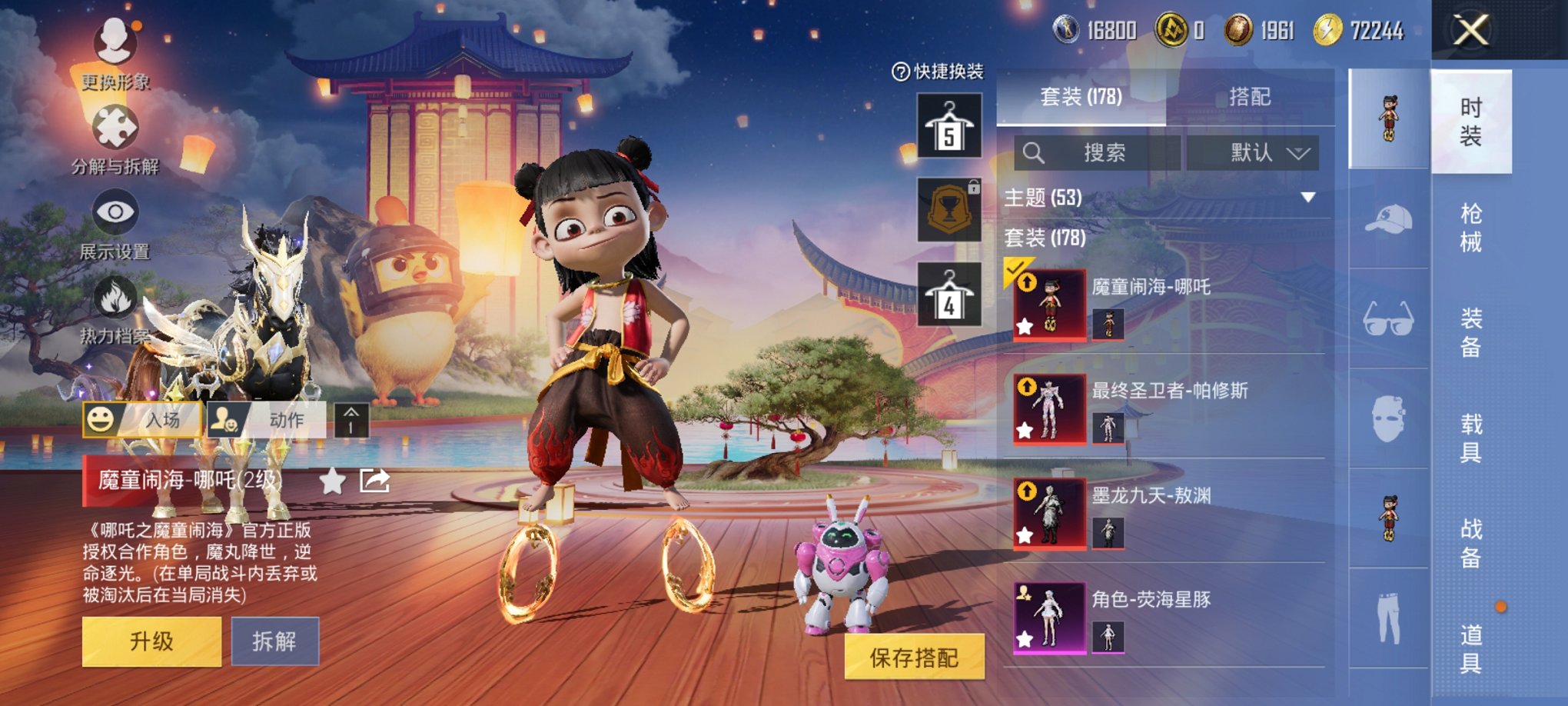Collapse the 主题 (53) section
Screen dimensions: 1568x706
click(1309, 196)
